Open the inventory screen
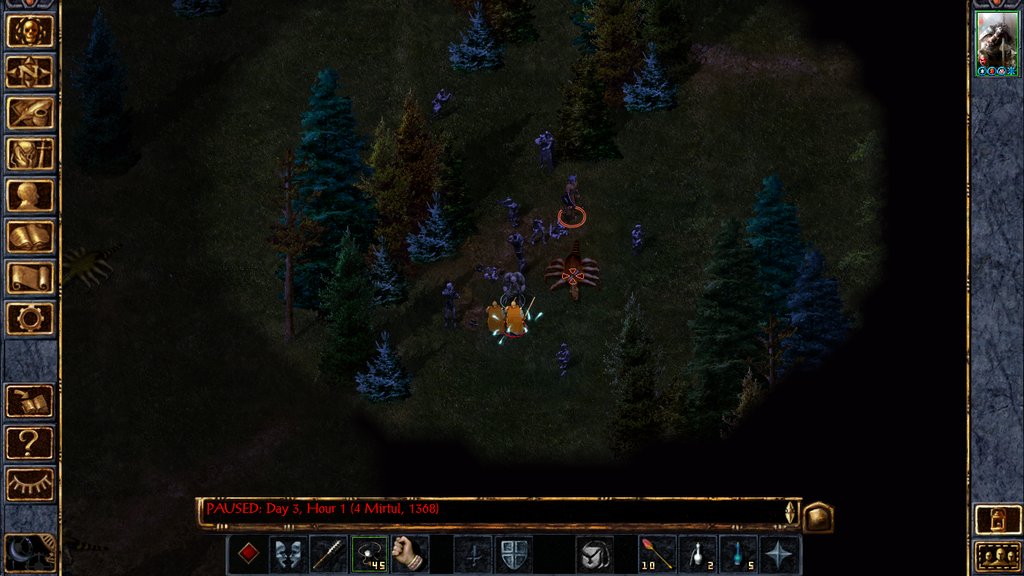This screenshot has height=576, width=1024. pos(30,154)
